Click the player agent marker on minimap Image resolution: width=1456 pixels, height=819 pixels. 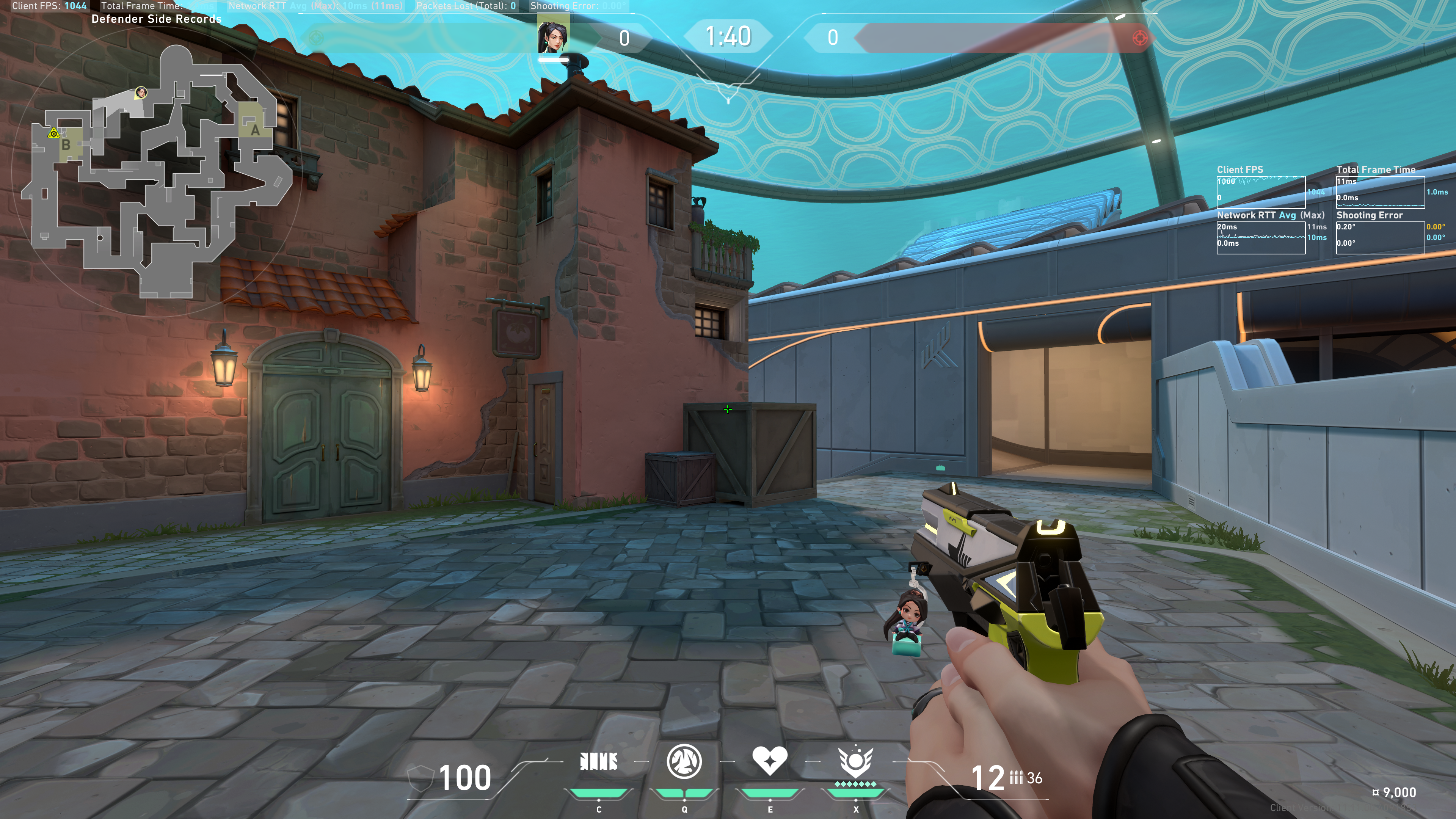point(141,92)
